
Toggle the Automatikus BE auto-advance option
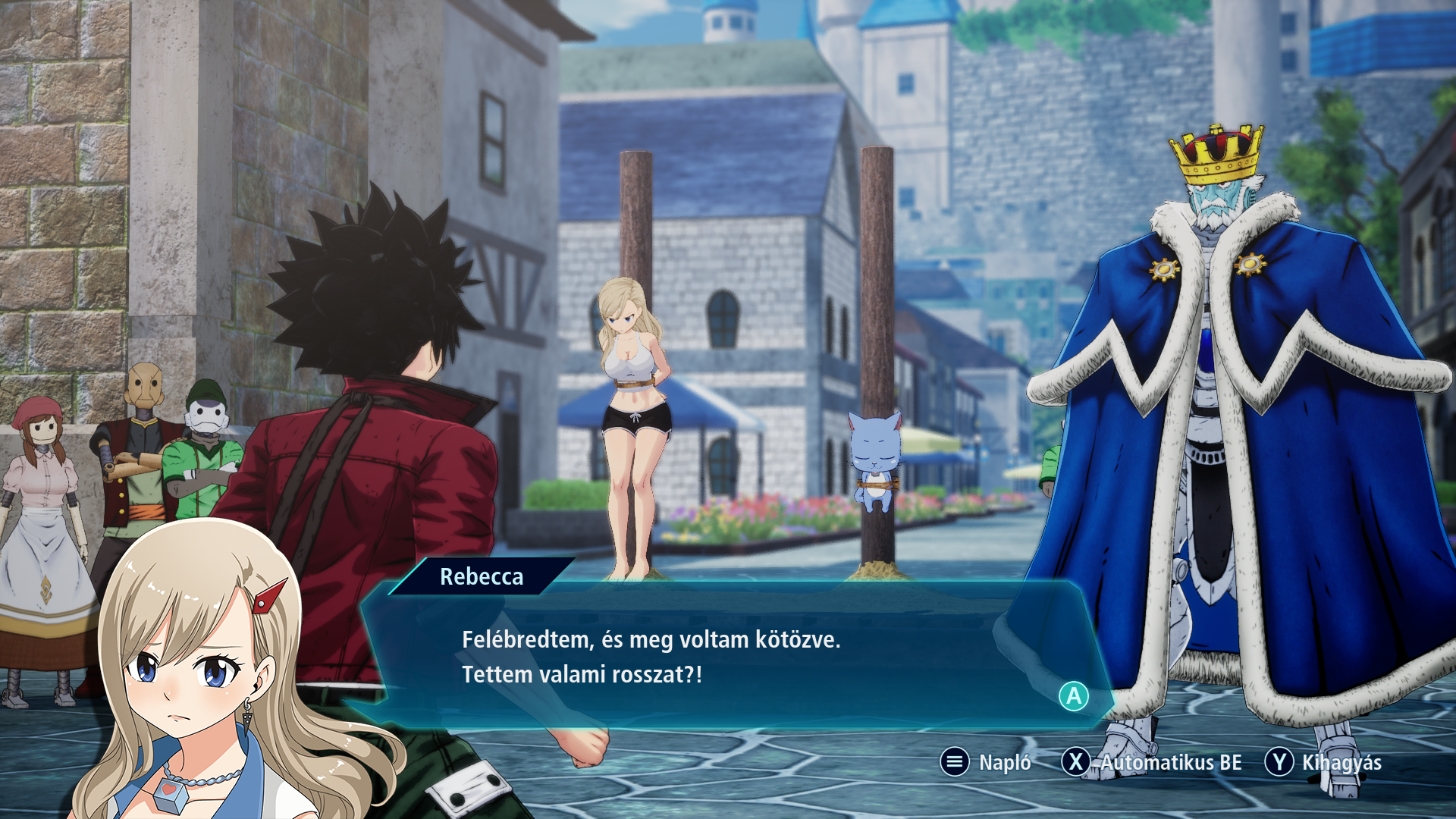click(x=1152, y=762)
